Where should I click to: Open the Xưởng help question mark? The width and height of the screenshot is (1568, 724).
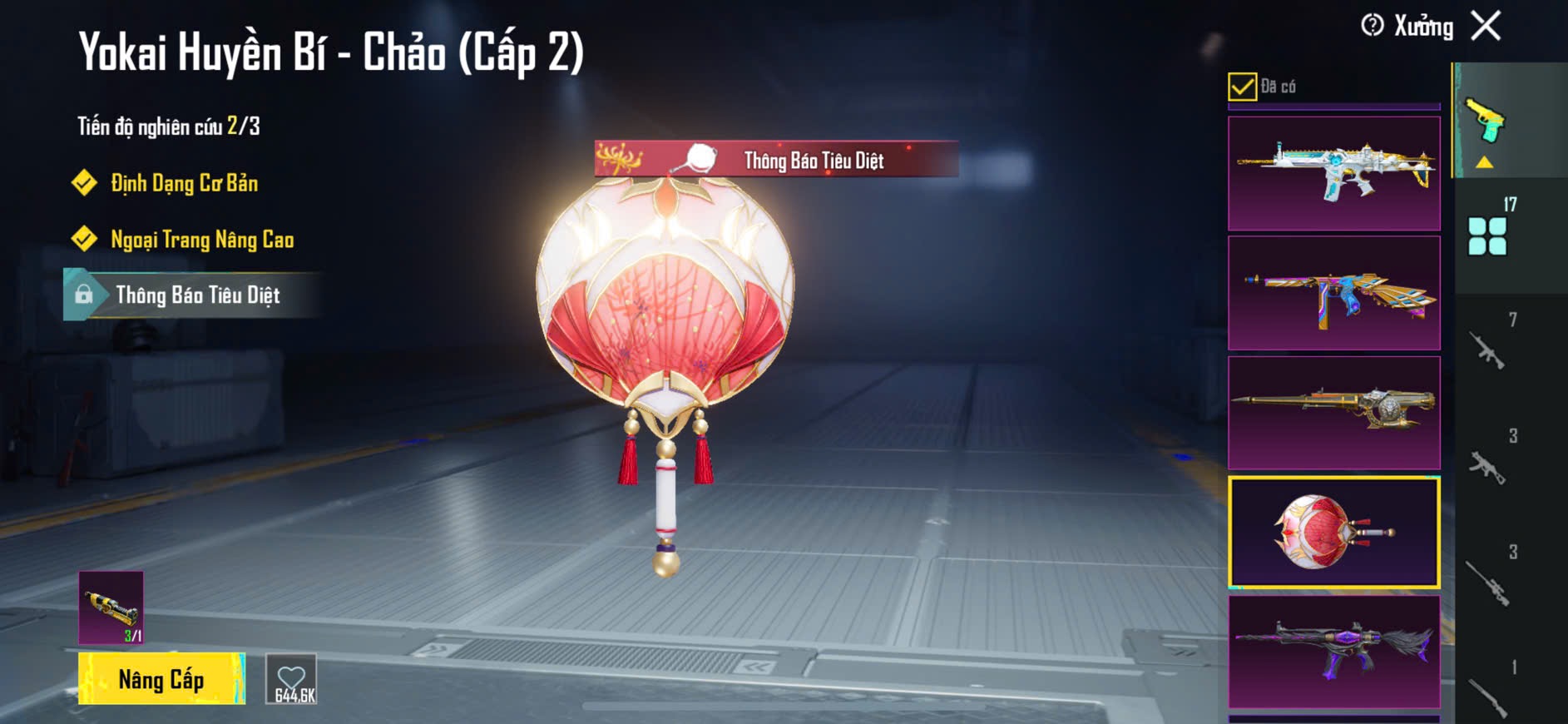click(x=1372, y=26)
